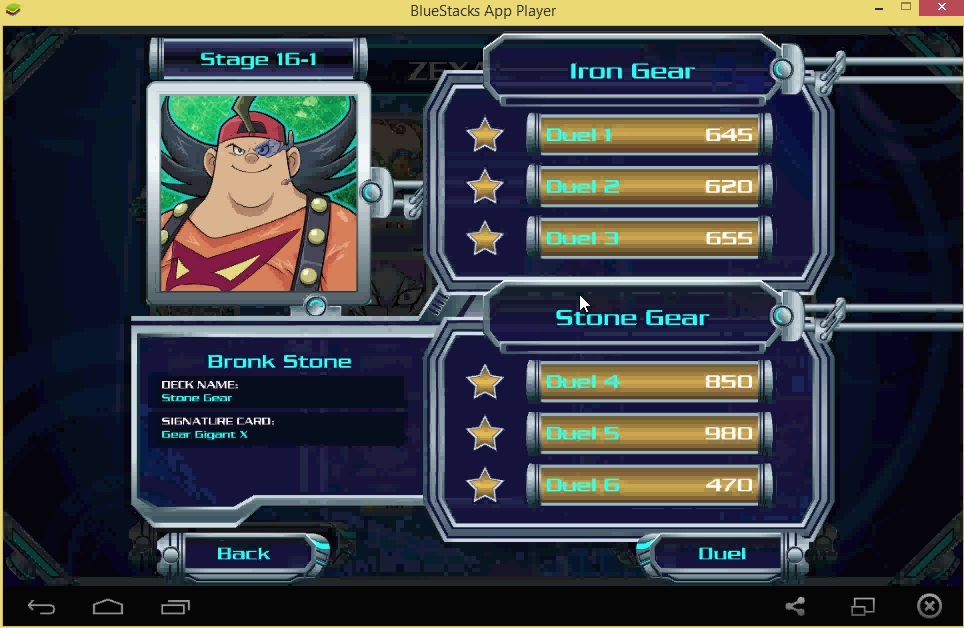The height and width of the screenshot is (628, 964).
Task: Select the Stone Gear deck header
Action: point(631,318)
